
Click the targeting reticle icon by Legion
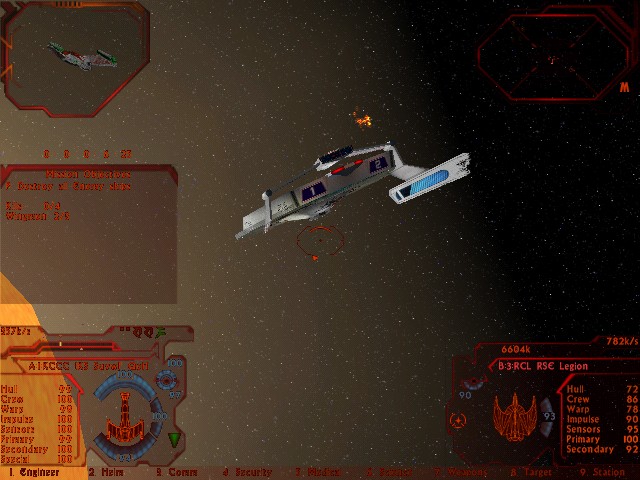coord(459,419)
